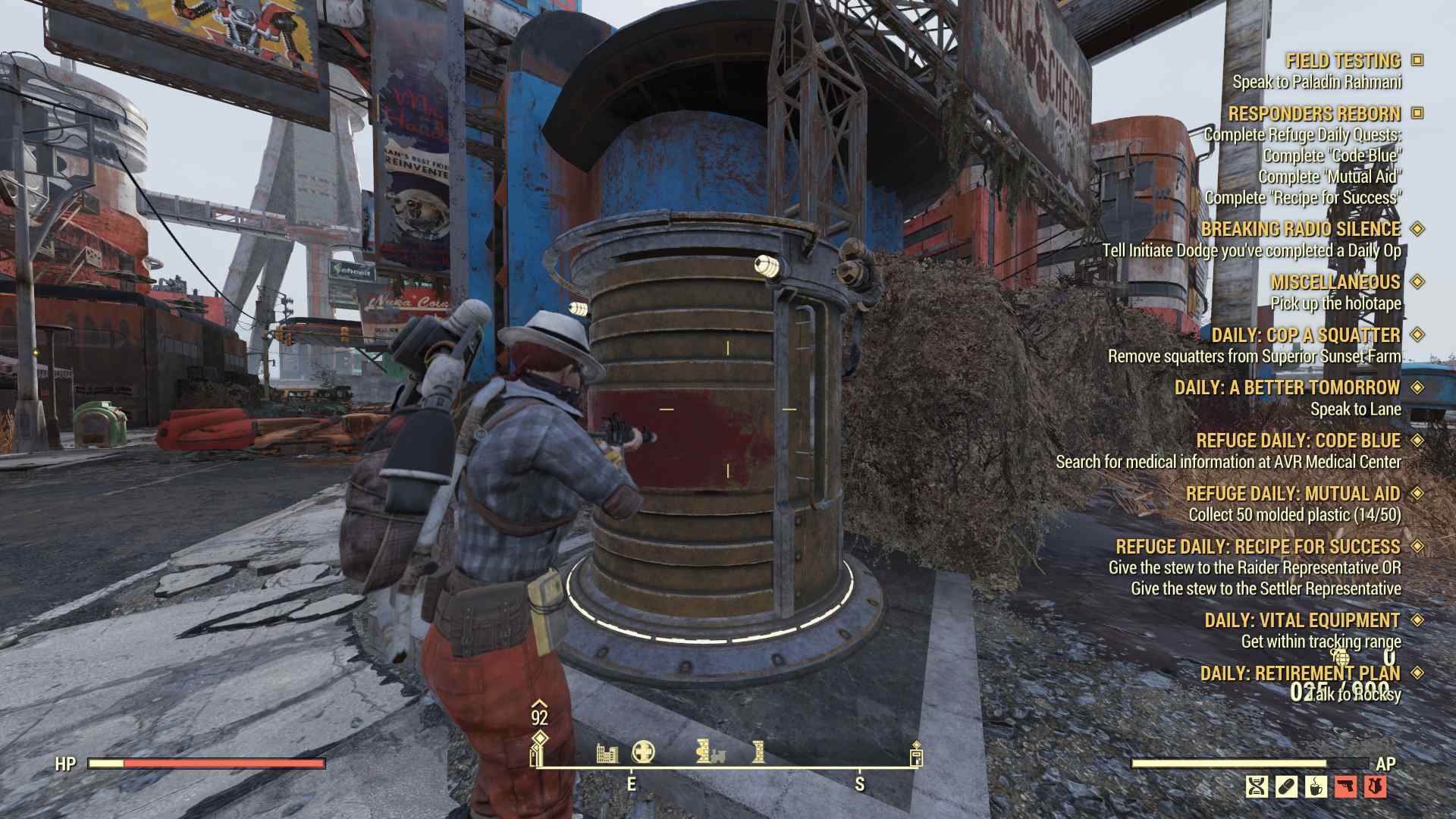Inspect the coffee cup hunger buff icon

pos(1316,786)
